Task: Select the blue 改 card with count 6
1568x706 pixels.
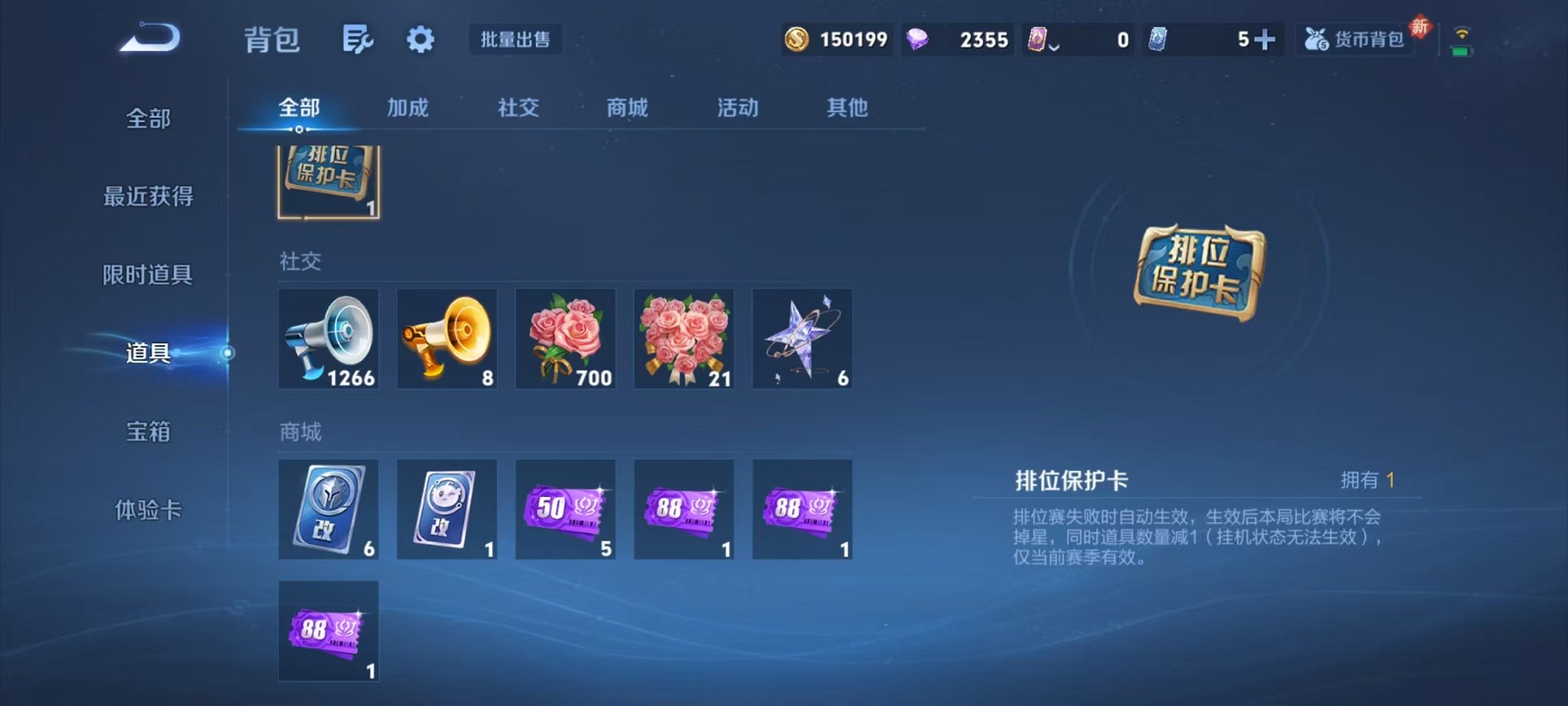Action: (x=328, y=509)
